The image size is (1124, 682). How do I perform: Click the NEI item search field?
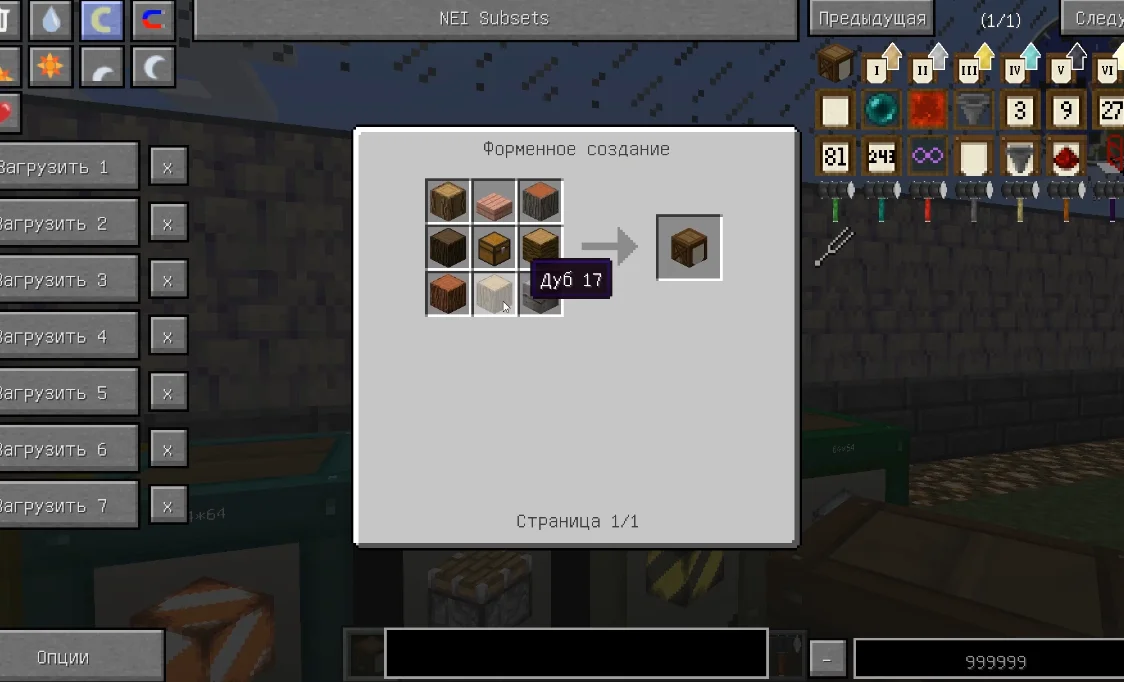point(576,654)
